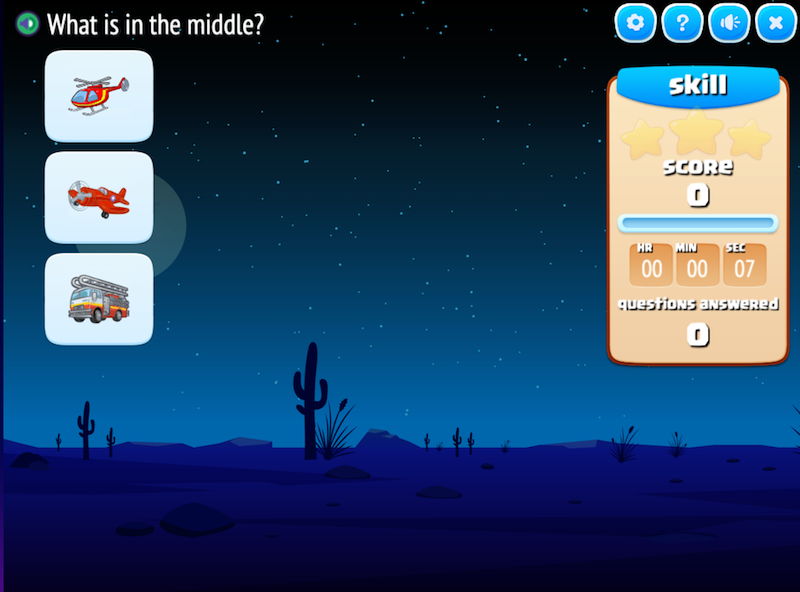The width and height of the screenshot is (800, 592).
Task: Play the question audio with the speaker icon
Action: 28,23
